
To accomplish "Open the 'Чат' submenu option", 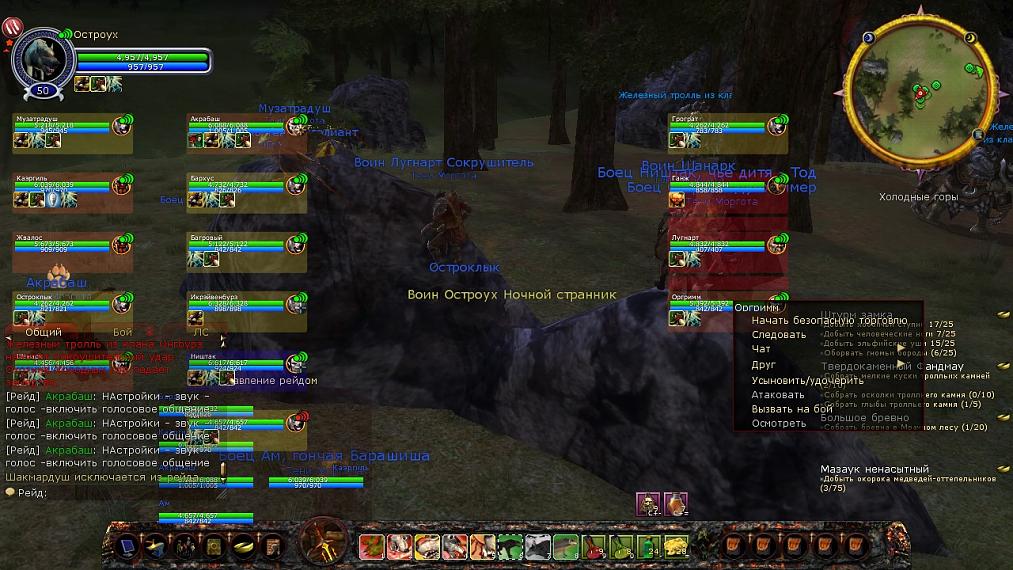I will (x=761, y=350).
